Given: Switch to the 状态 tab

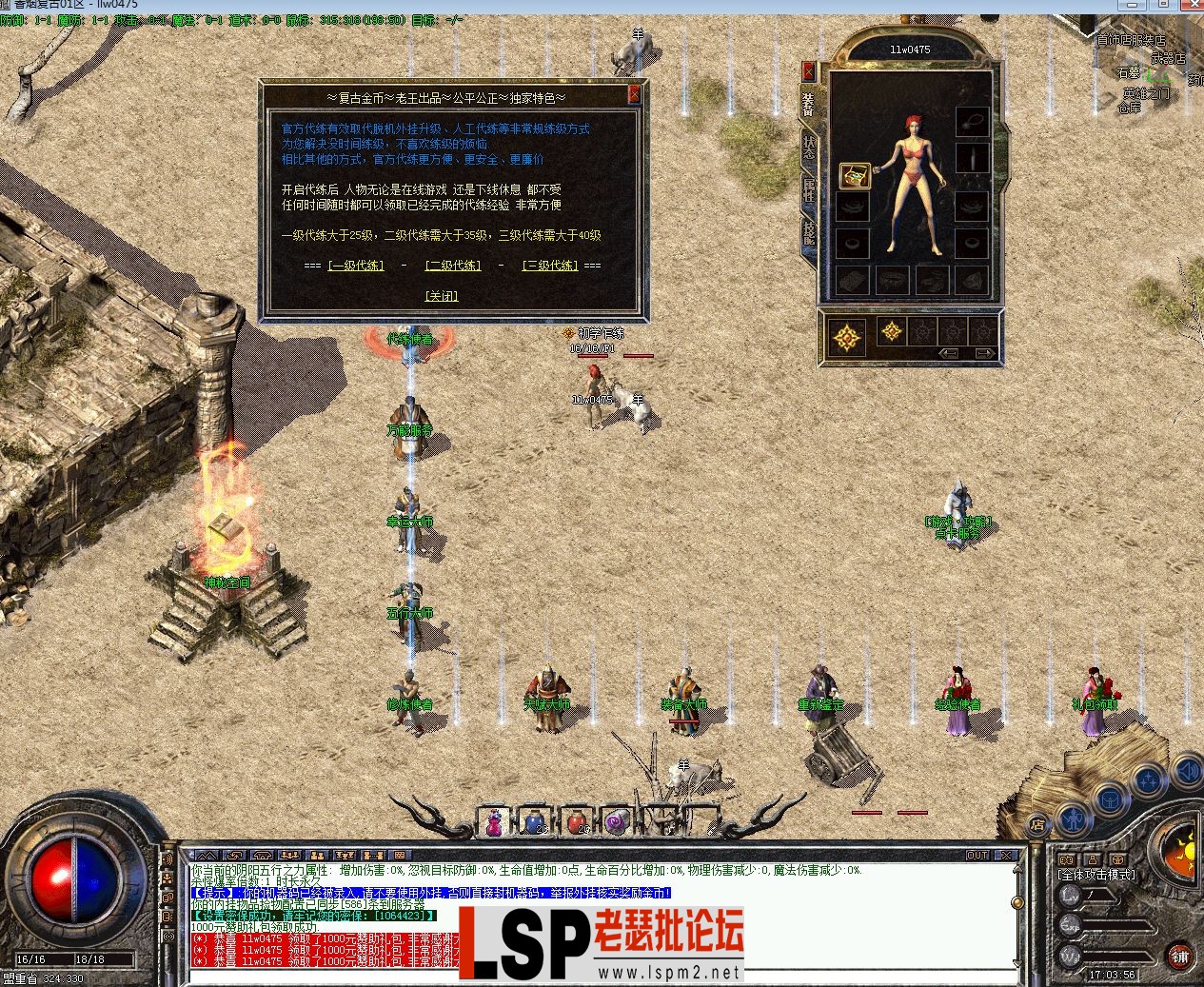Looking at the screenshot, I should (x=808, y=147).
